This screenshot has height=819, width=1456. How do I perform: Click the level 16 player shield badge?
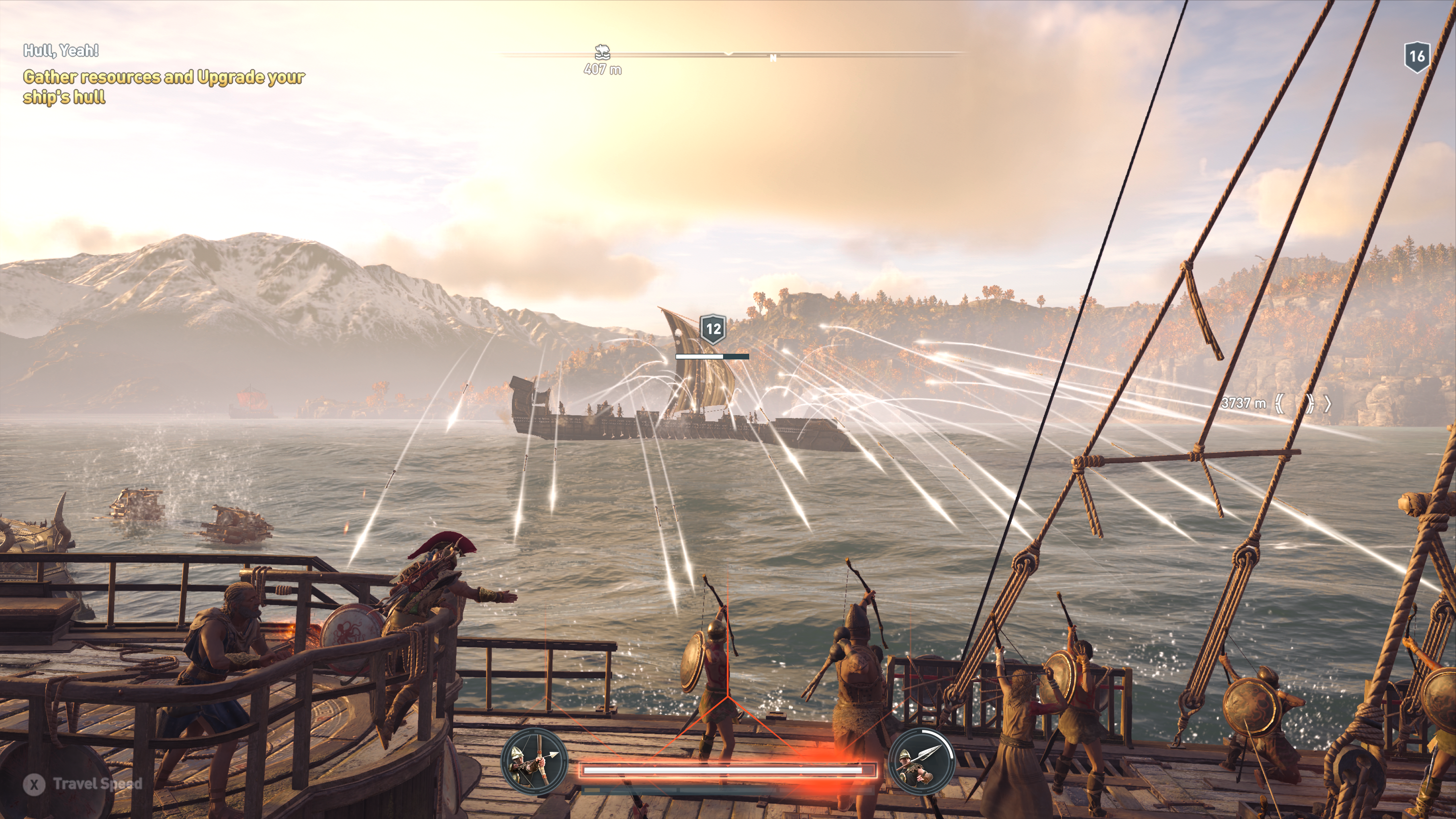[1417, 56]
